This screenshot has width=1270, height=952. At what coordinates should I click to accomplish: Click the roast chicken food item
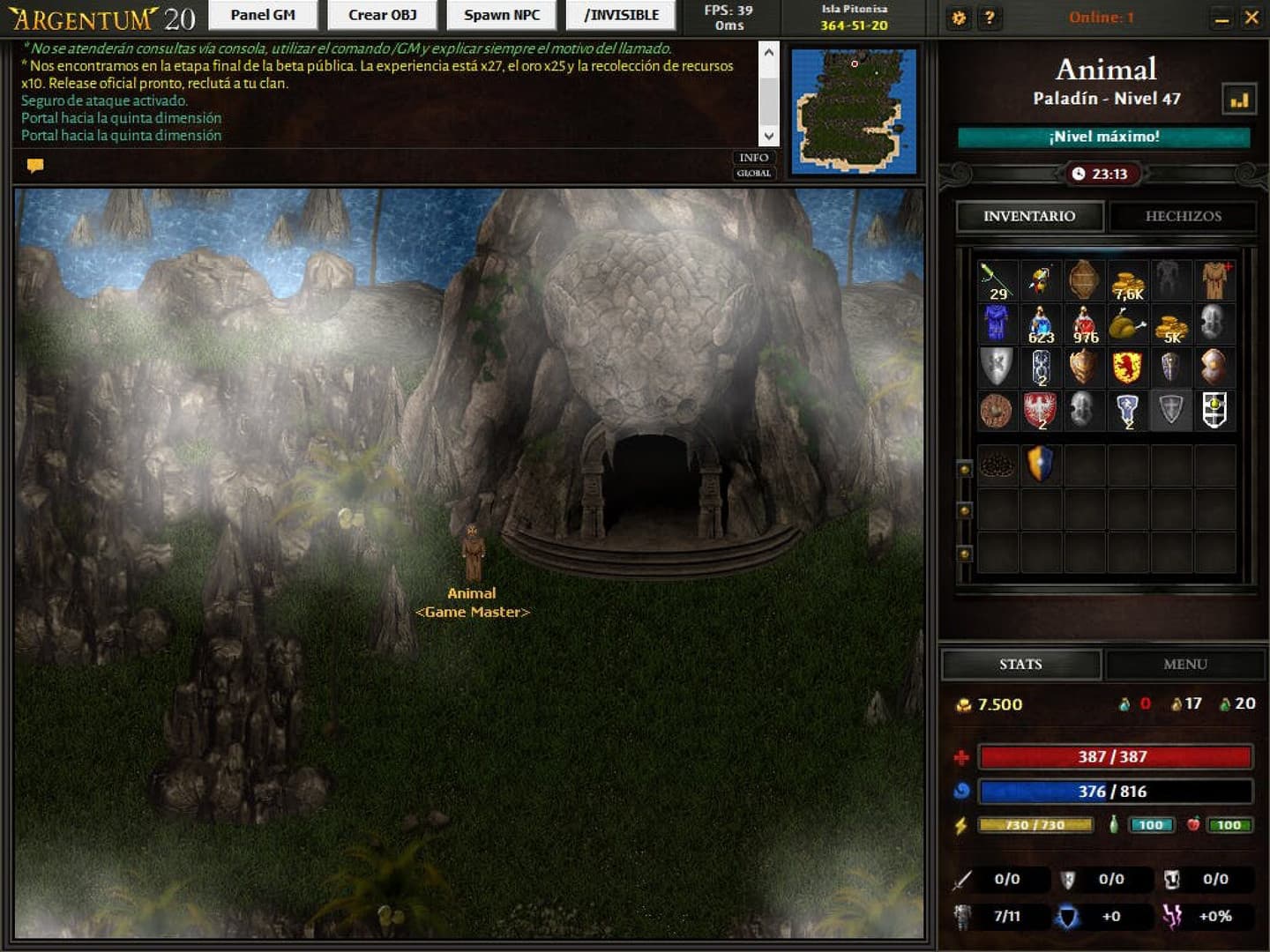click(x=1126, y=324)
